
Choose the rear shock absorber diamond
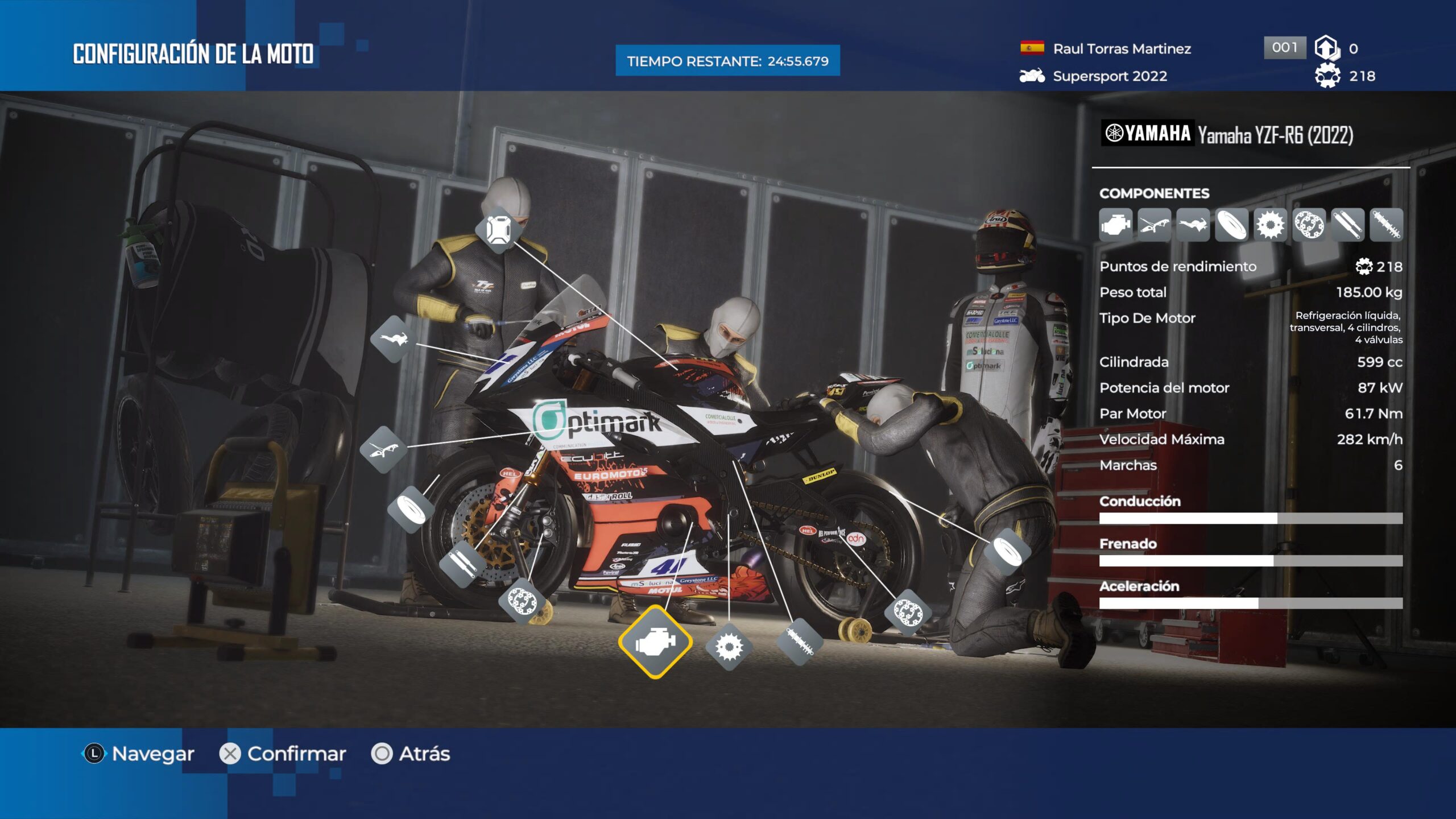click(x=799, y=642)
